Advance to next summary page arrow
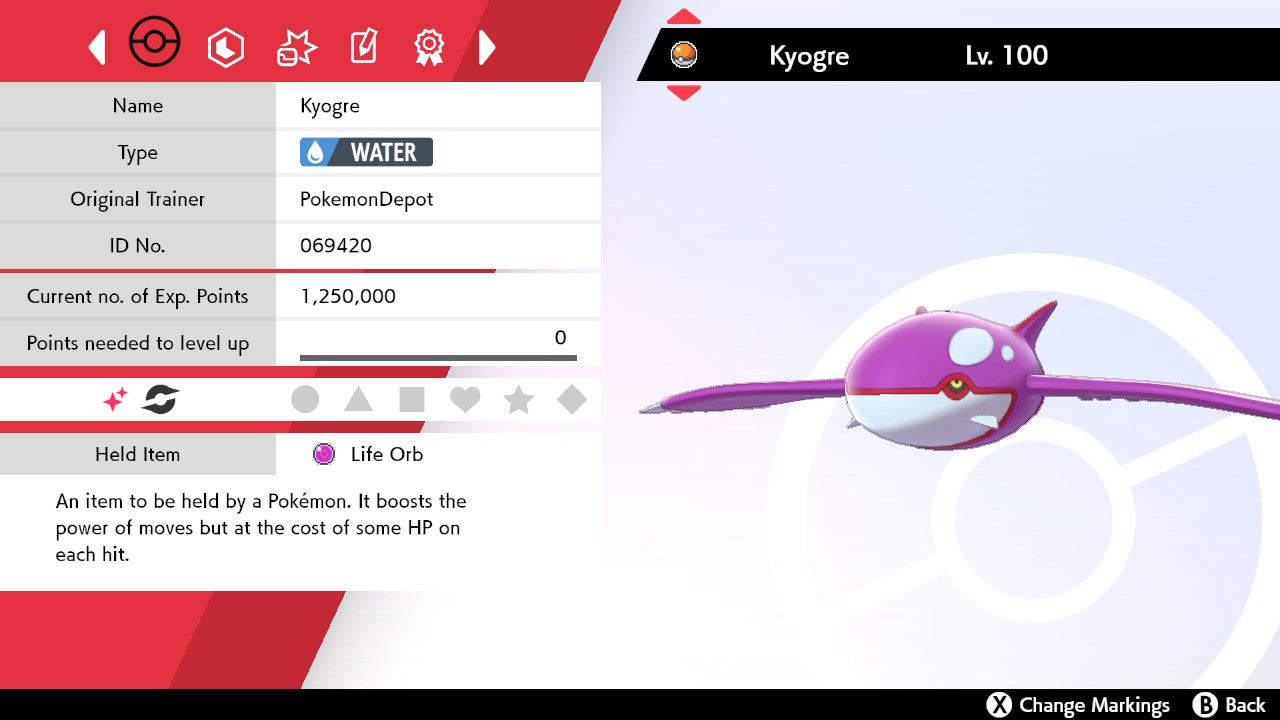 point(487,47)
